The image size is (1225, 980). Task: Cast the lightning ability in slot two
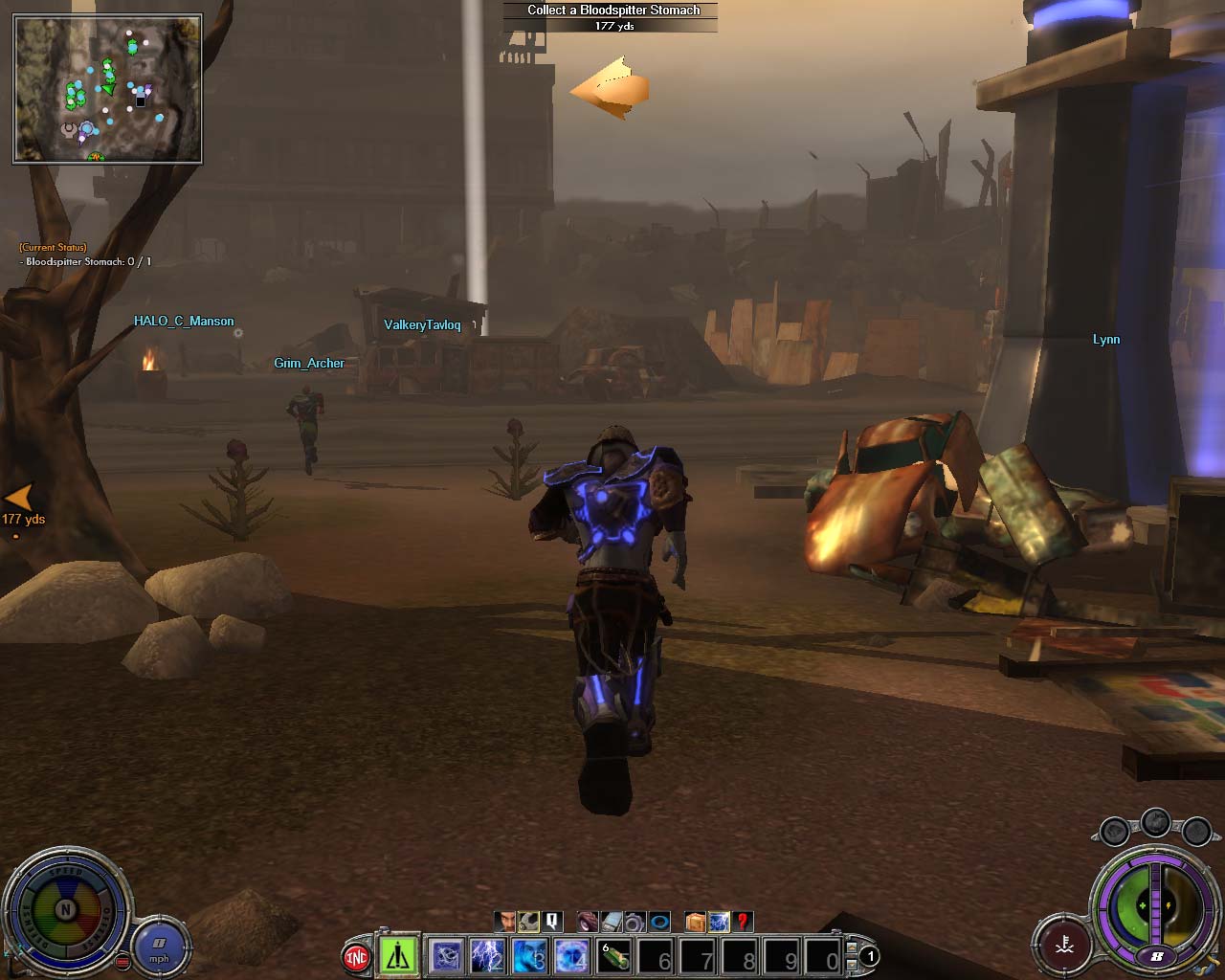[488, 955]
